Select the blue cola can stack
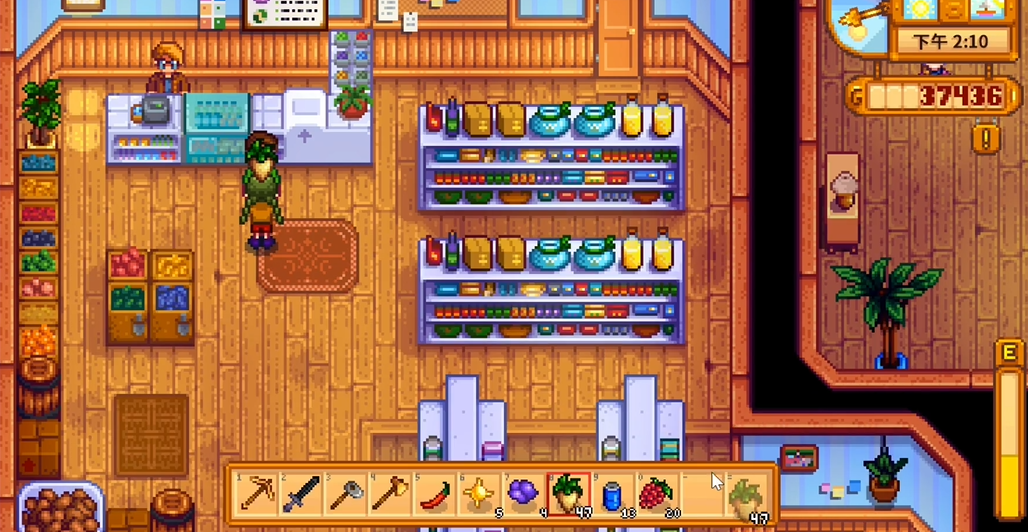The image size is (1028, 532). pos(612,493)
